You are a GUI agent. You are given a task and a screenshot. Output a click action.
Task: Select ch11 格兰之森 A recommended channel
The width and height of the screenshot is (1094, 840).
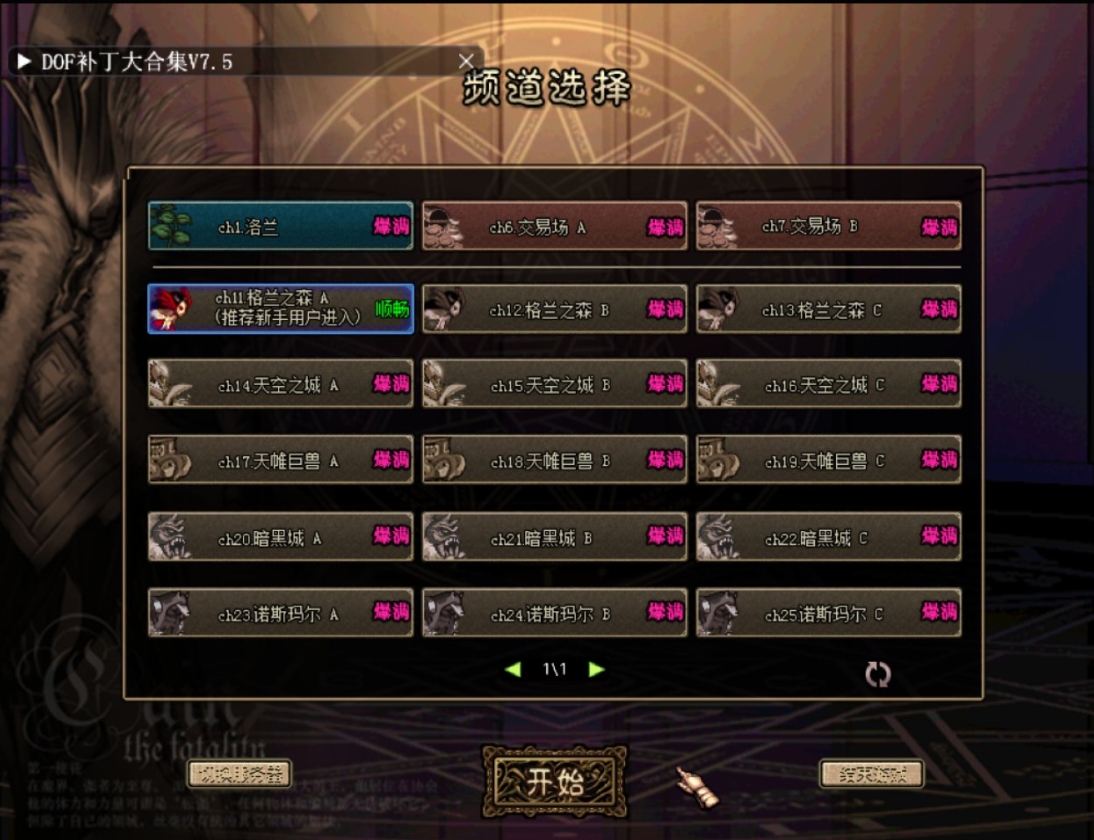tap(280, 308)
